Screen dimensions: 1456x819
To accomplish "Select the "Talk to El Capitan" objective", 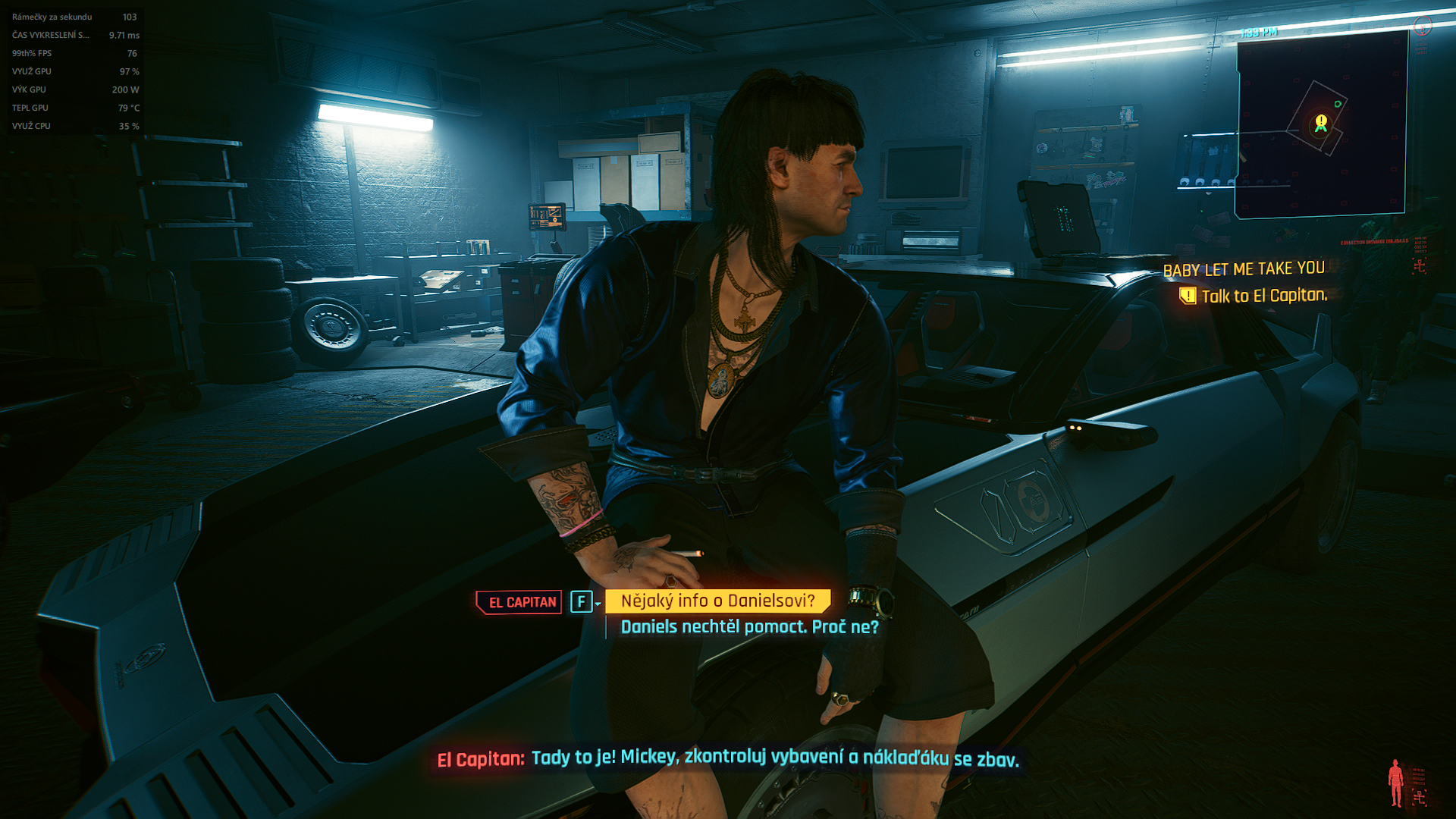I will pos(1263,296).
